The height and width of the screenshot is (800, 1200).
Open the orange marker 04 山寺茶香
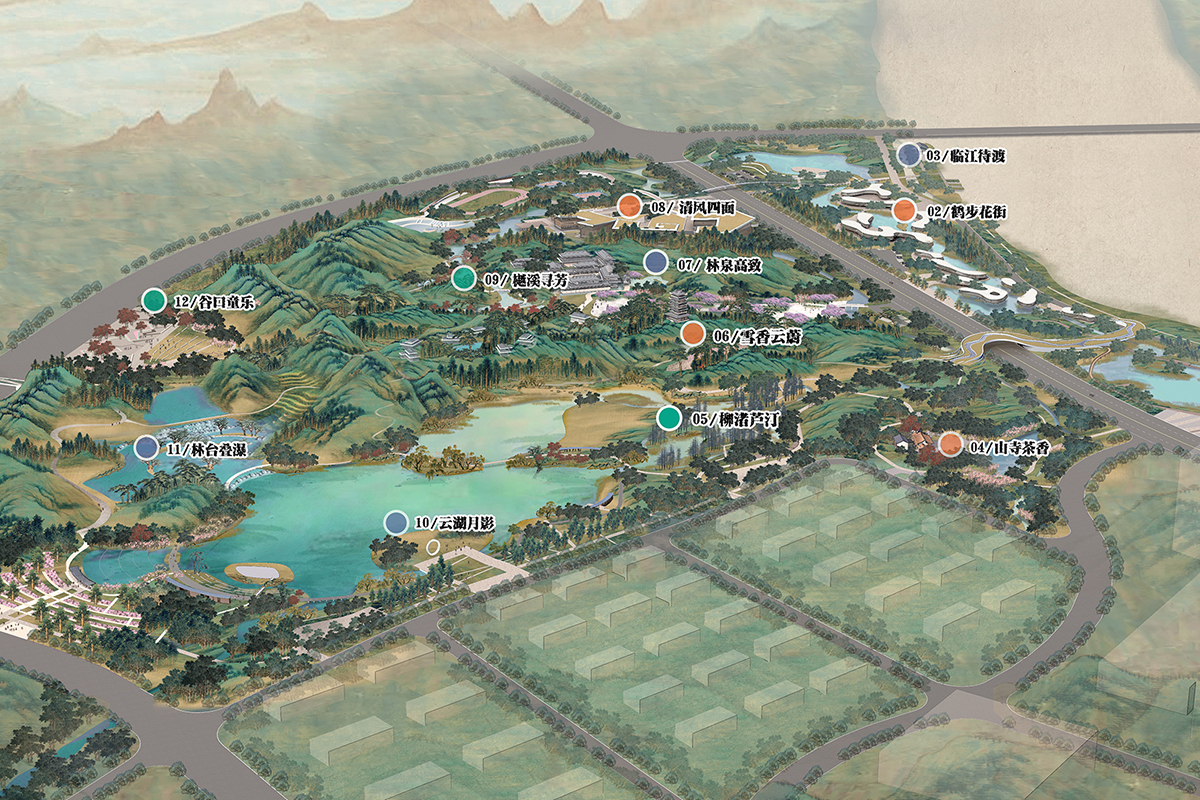pyautogui.click(x=950, y=445)
